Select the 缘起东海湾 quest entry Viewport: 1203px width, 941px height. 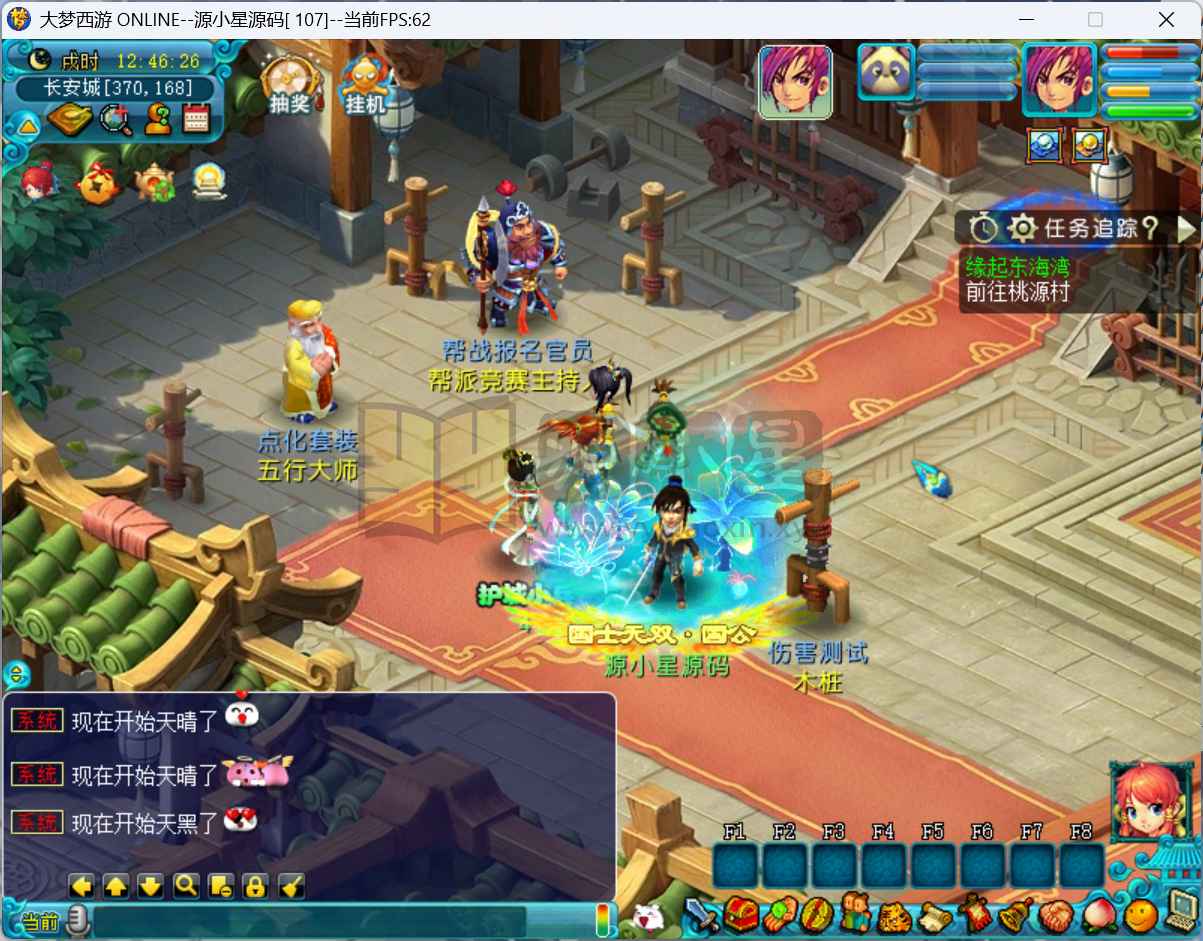tap(1016, 267)
